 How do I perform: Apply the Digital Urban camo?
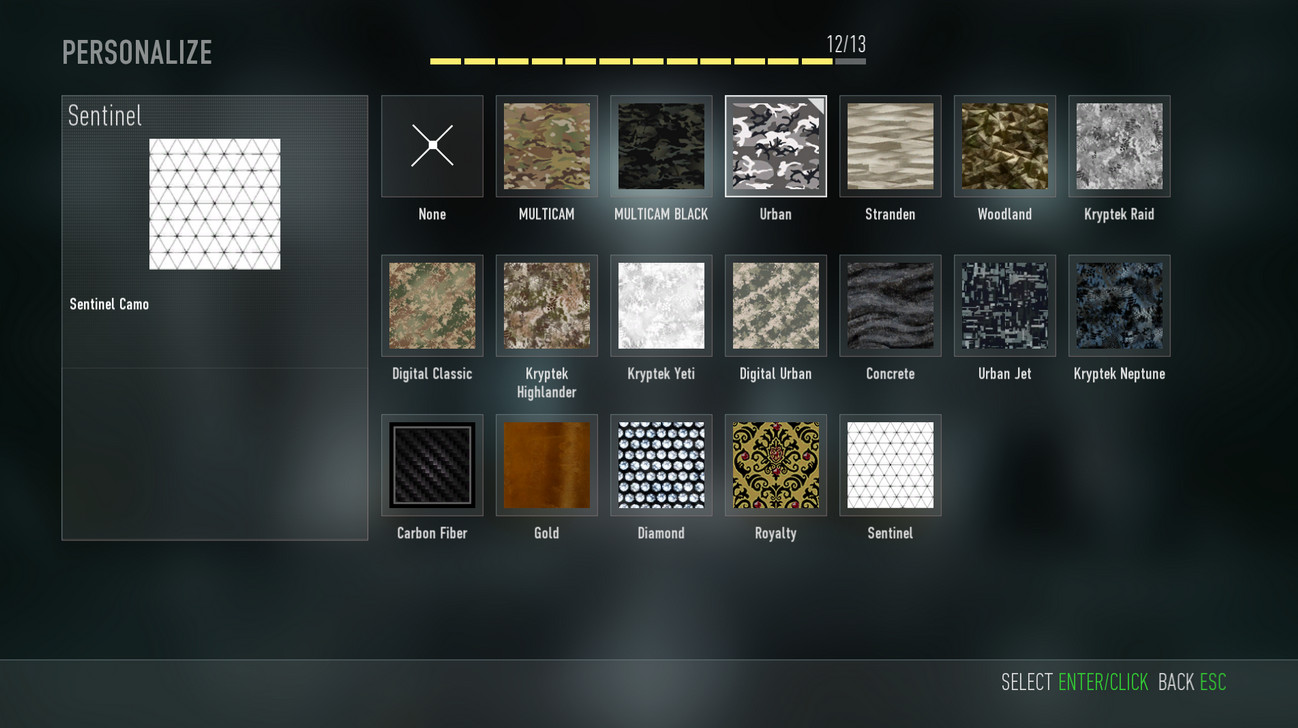tap(775, 306)
